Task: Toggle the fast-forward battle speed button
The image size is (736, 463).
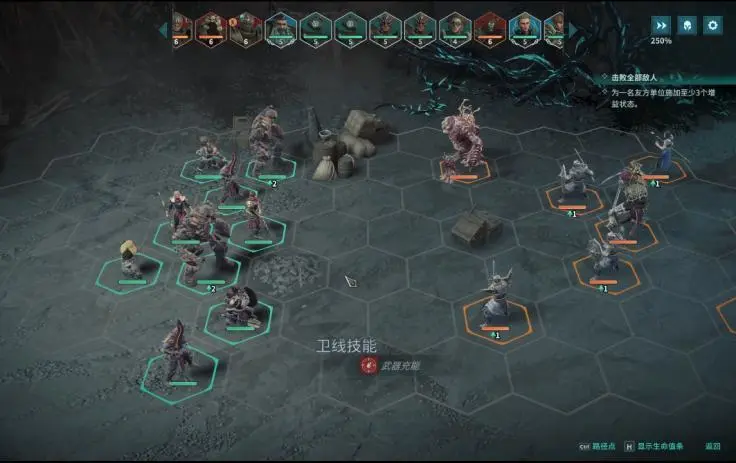Action: (661, 25)
